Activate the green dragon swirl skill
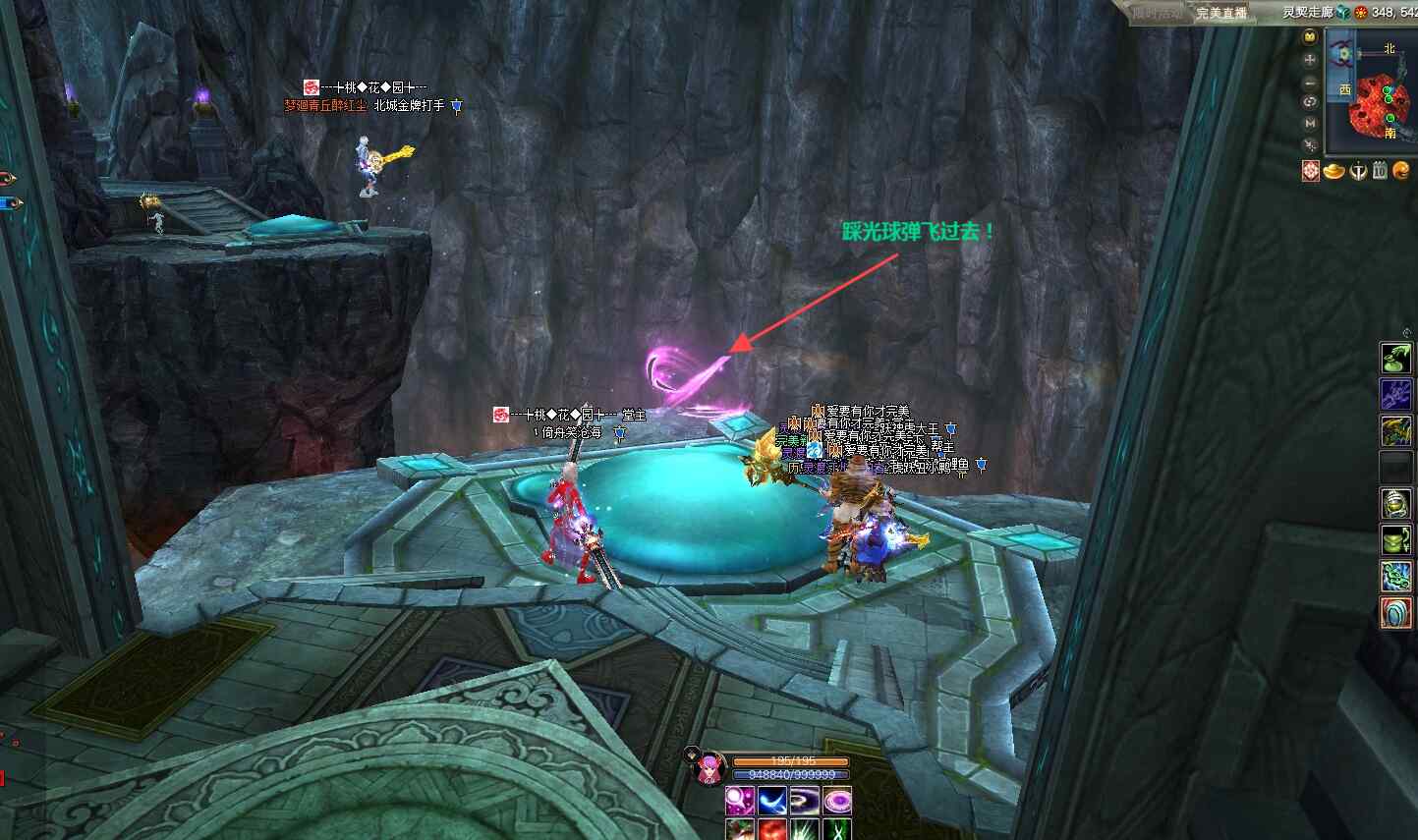The width and height of the screenshot is (1418, 840). 1396,577
